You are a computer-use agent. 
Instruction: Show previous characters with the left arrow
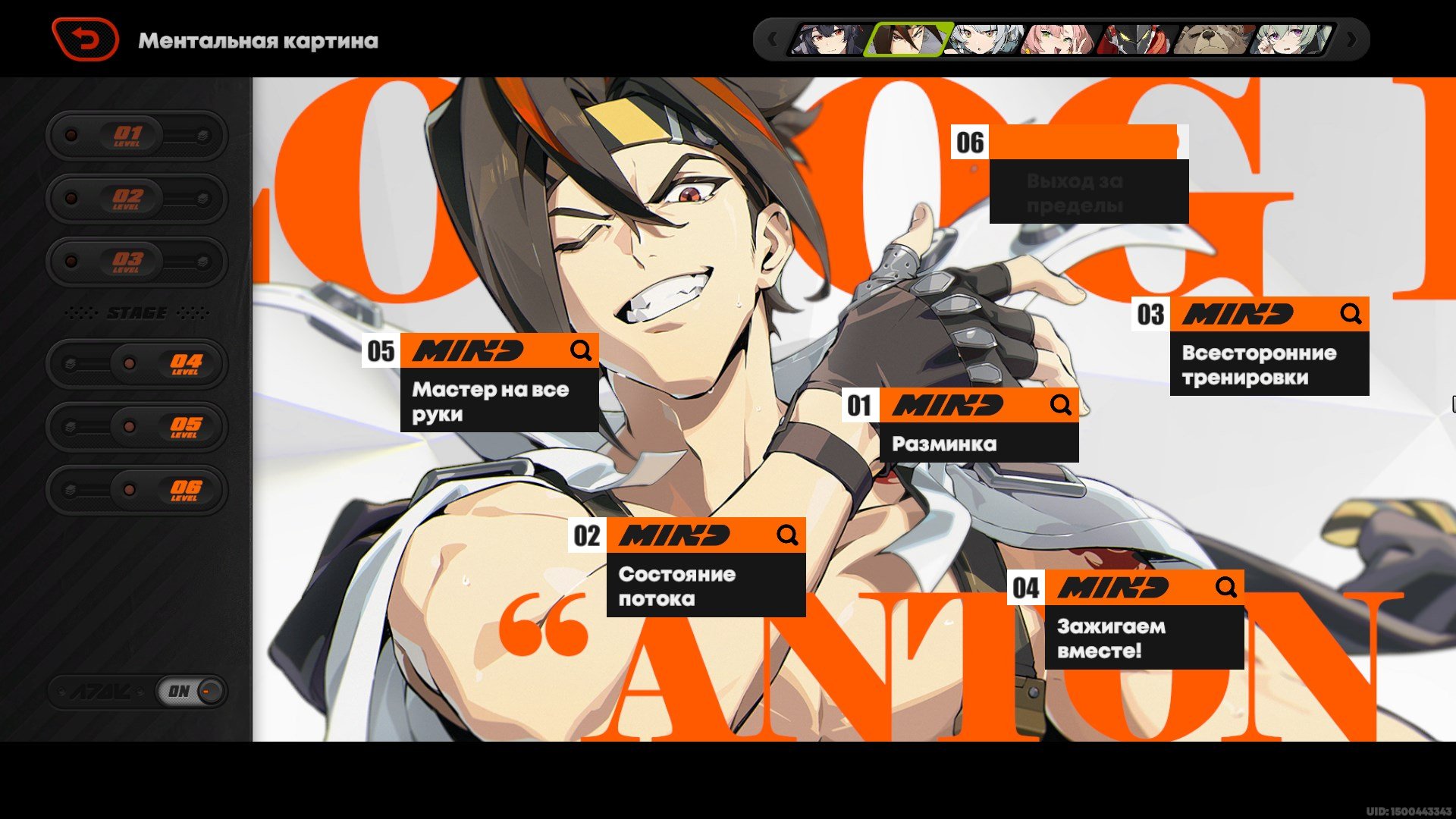(772, 39)
